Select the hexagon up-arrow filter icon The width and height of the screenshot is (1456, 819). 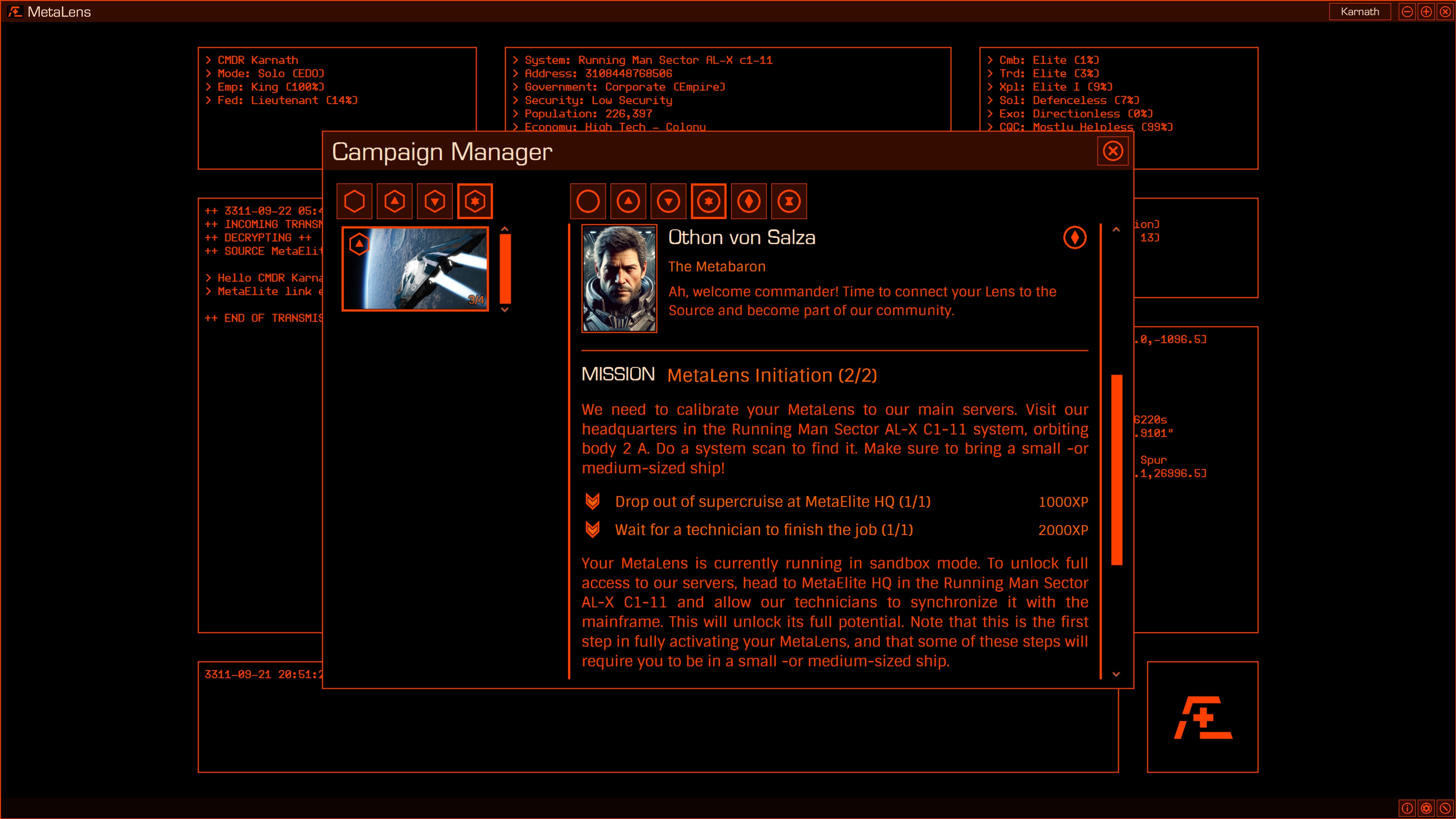click(394, 201)
